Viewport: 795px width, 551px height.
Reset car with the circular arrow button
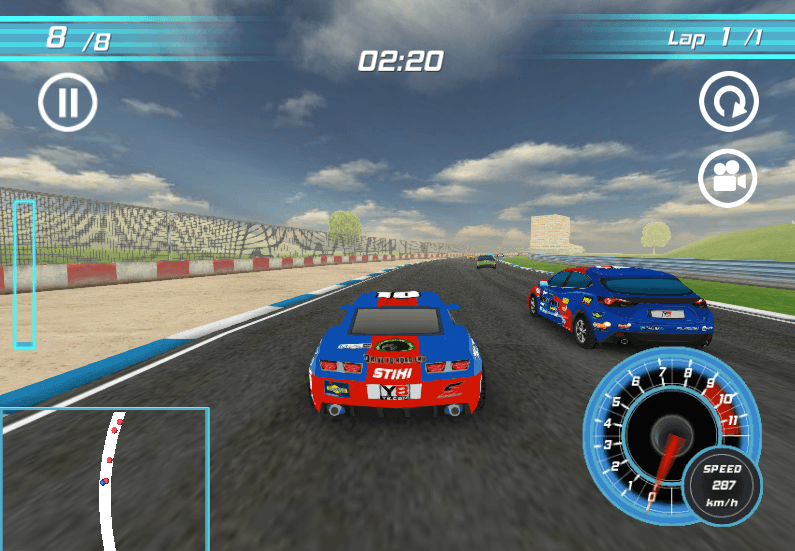pos(728,102)
